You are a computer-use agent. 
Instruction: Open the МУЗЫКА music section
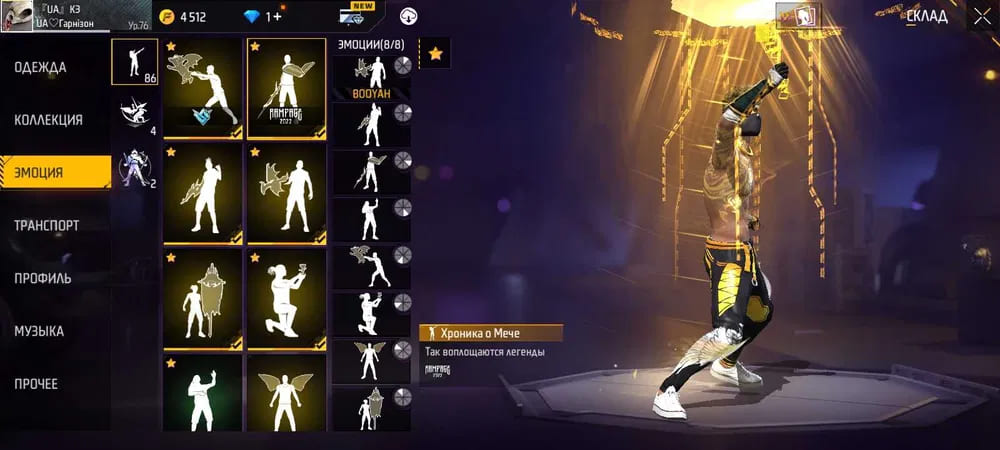(x=39, y=331)
